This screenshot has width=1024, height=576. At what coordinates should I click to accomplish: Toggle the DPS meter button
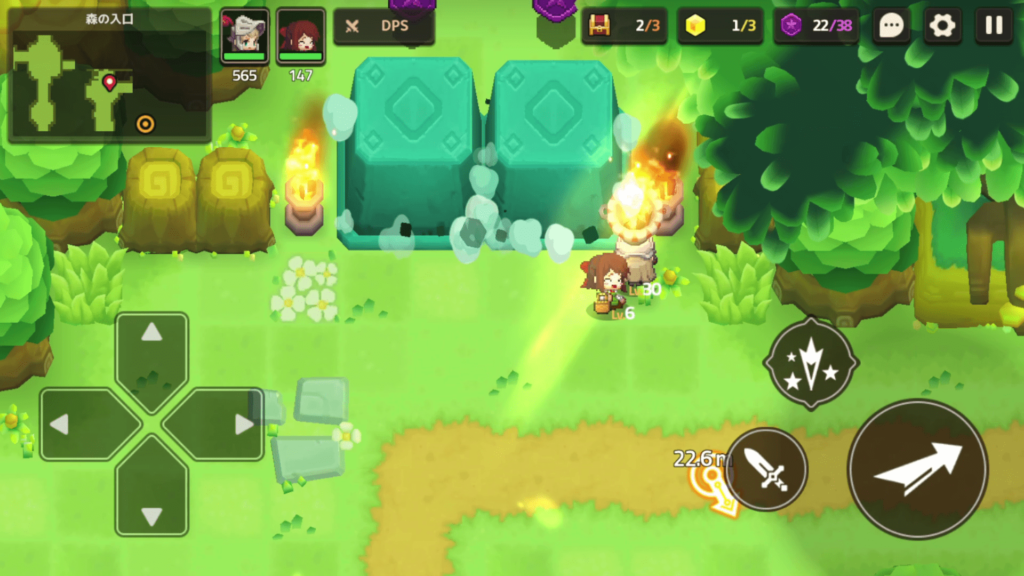(384, 27)
